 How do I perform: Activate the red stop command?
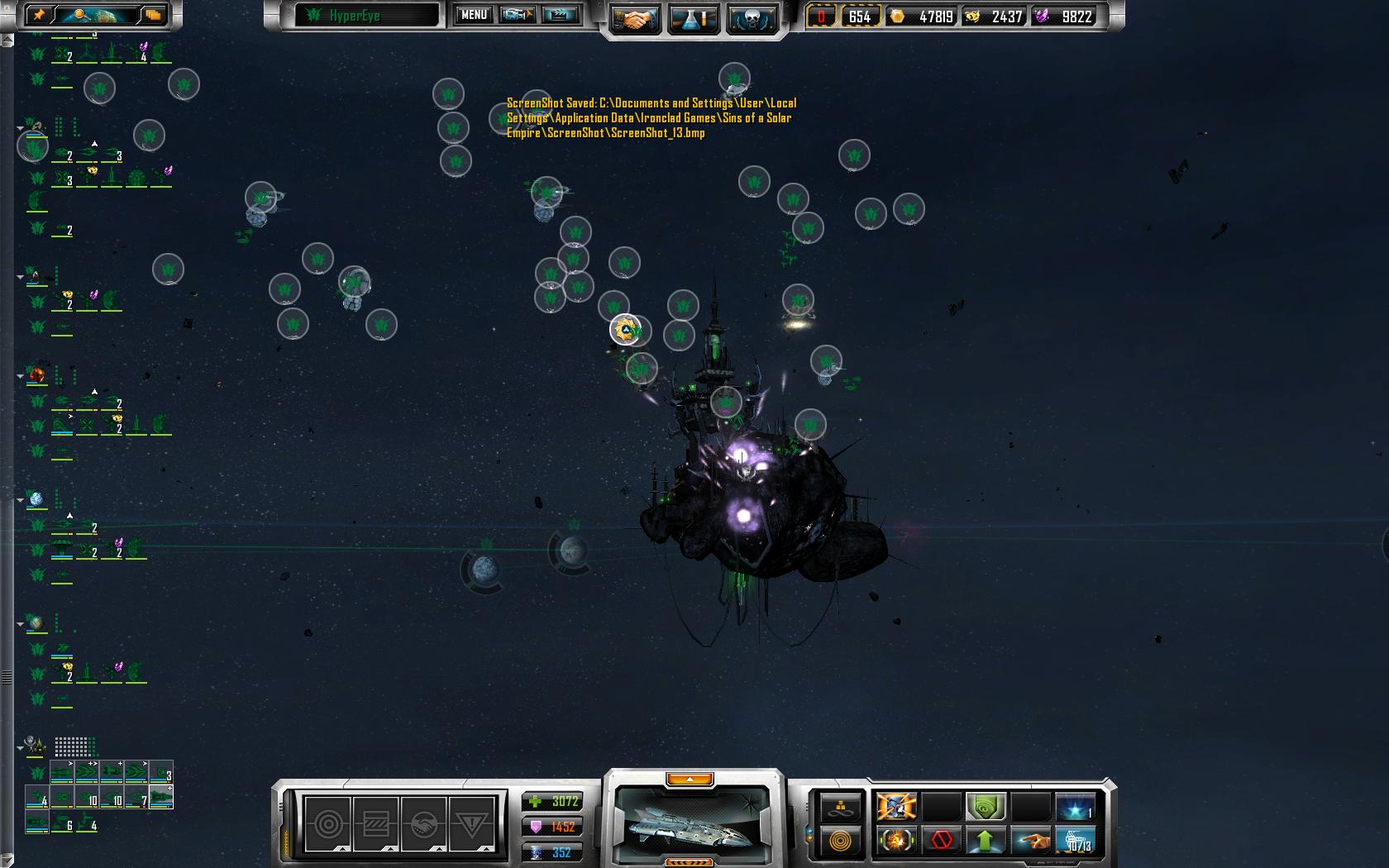point(942,841)
